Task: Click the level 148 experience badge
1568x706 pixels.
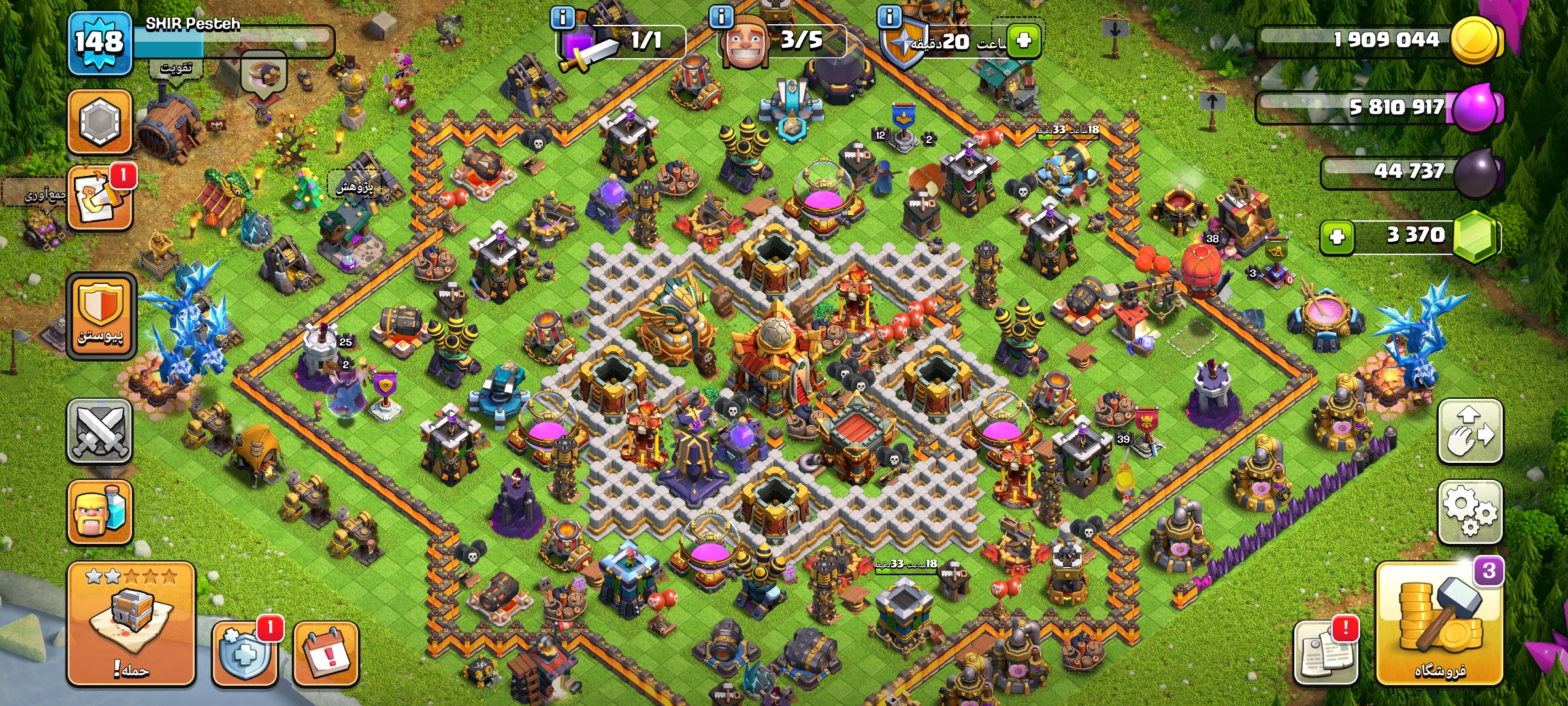Action: (99, 42)
